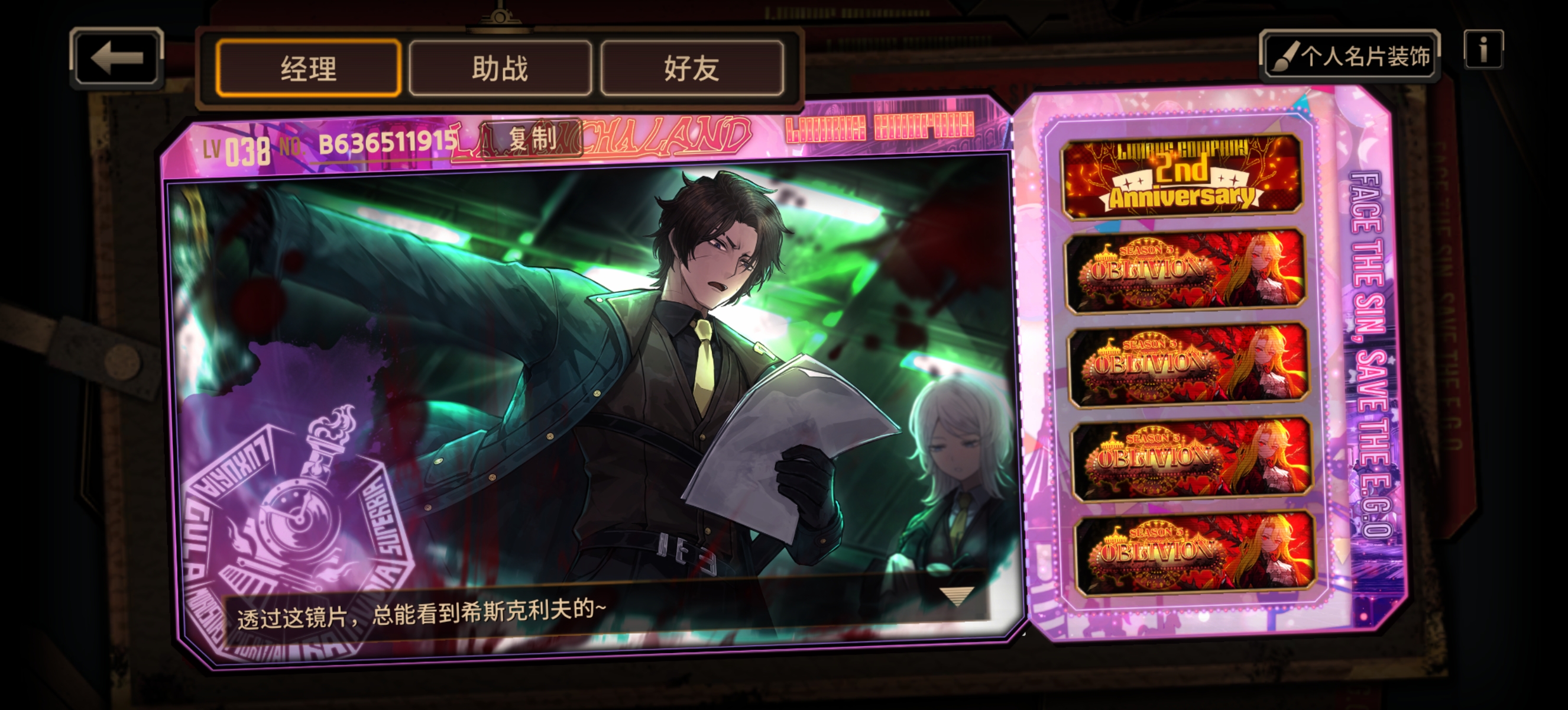1568x710 pixels.
Task: Select the 经理 tab
Action: [x=308, y=68]
